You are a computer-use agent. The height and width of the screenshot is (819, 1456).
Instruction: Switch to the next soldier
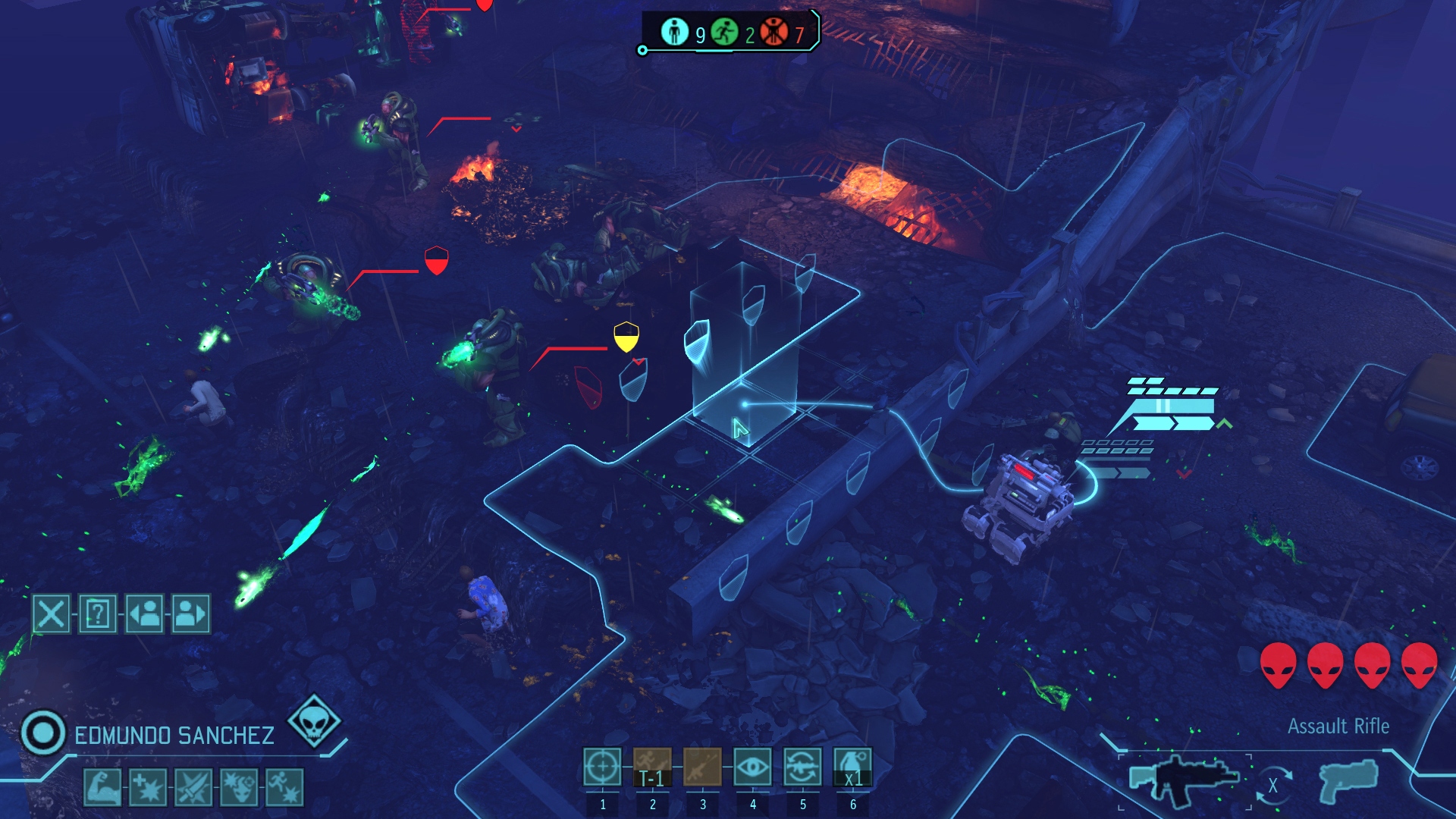pyautogui.click(x=190, y=613)
